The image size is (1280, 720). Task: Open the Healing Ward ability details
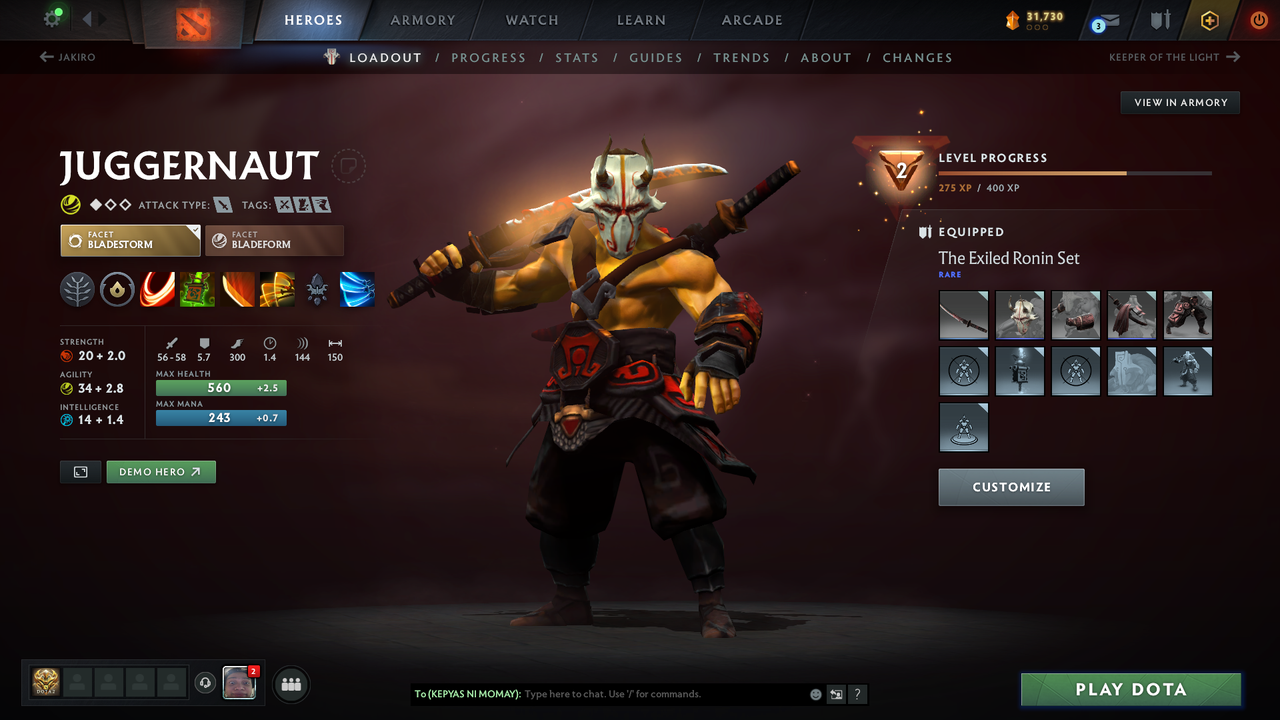[x=197, y=289]
